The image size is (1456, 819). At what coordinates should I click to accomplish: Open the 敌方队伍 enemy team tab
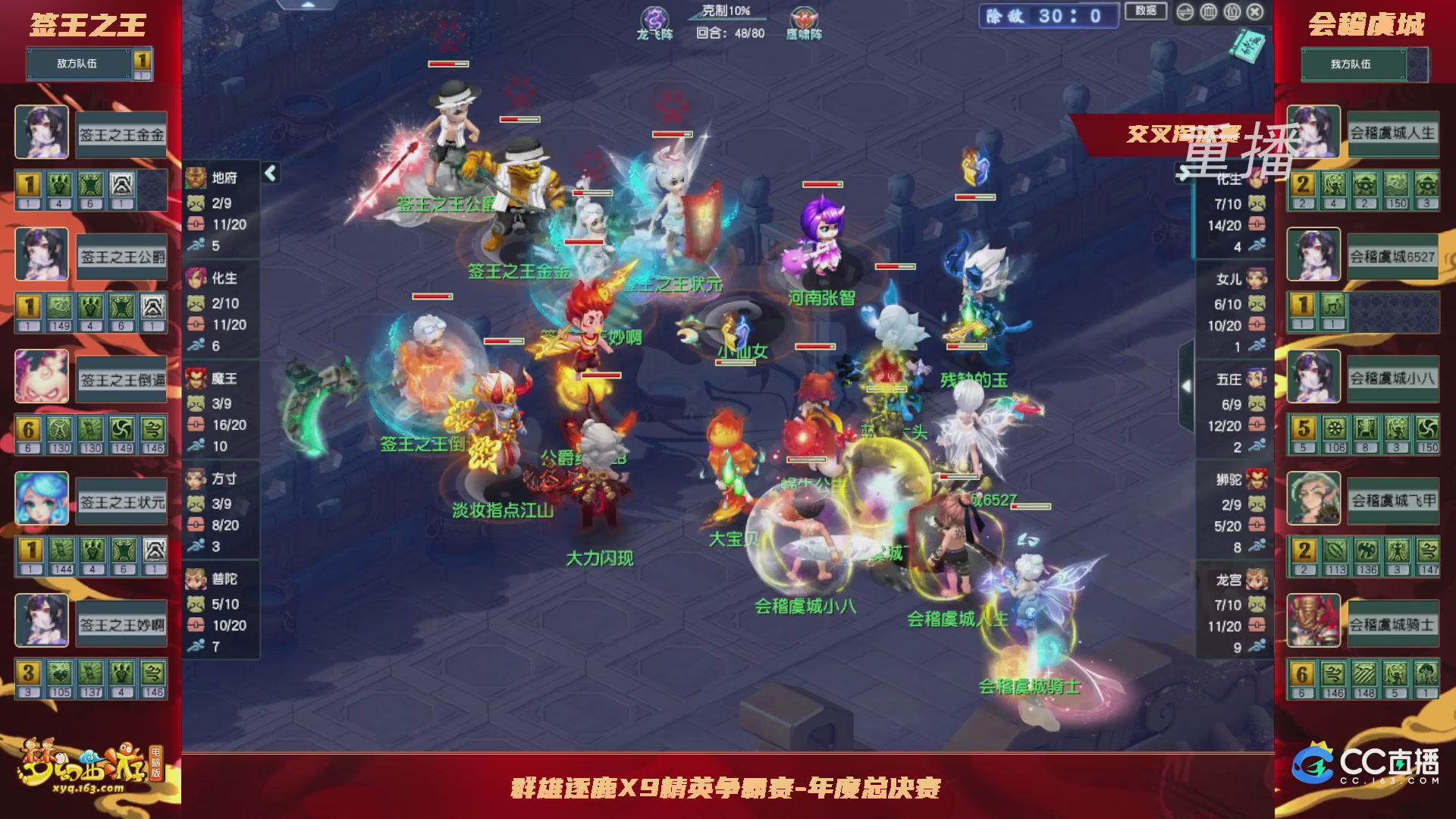[78, 64]
